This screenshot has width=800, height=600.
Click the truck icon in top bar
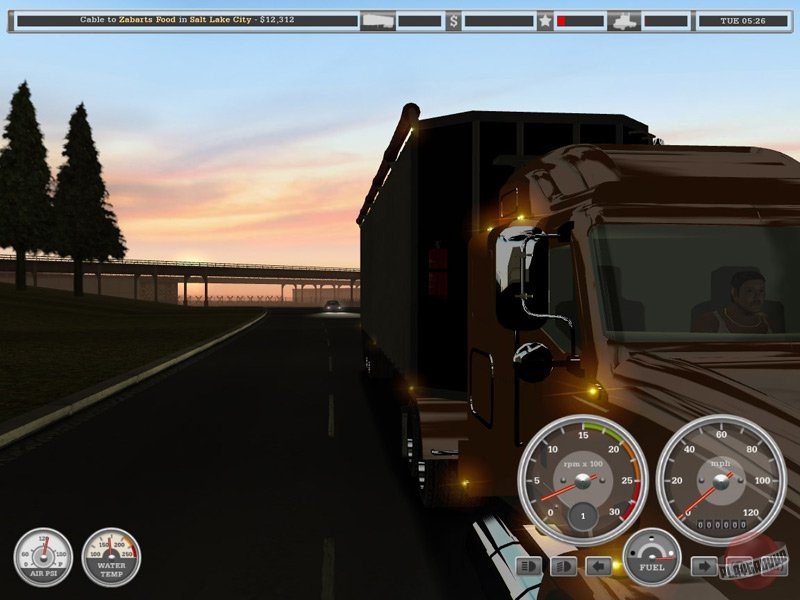click(x=624, y=20)
